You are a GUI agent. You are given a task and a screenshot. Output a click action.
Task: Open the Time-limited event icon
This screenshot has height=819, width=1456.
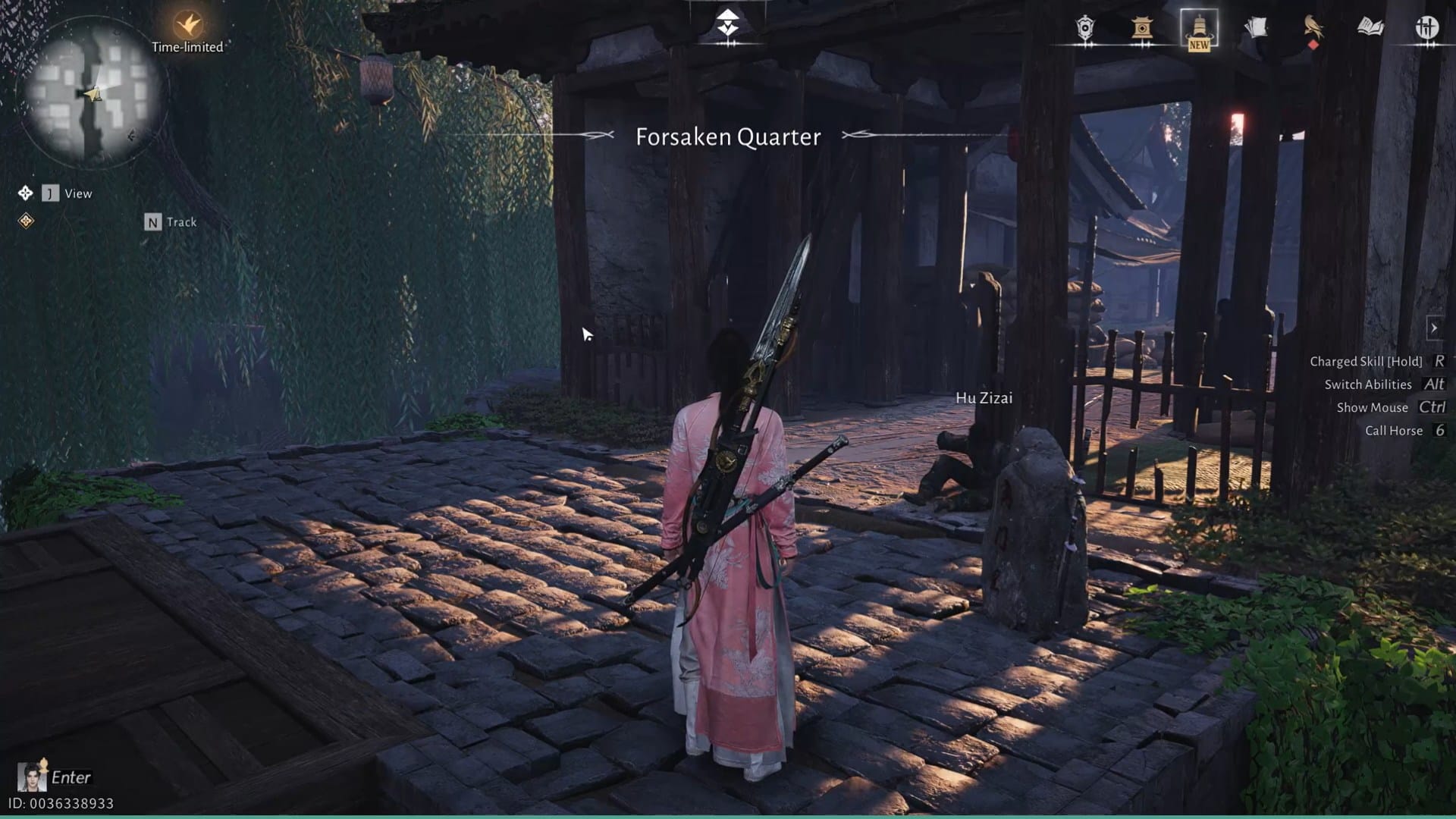[x=187, y=25]
